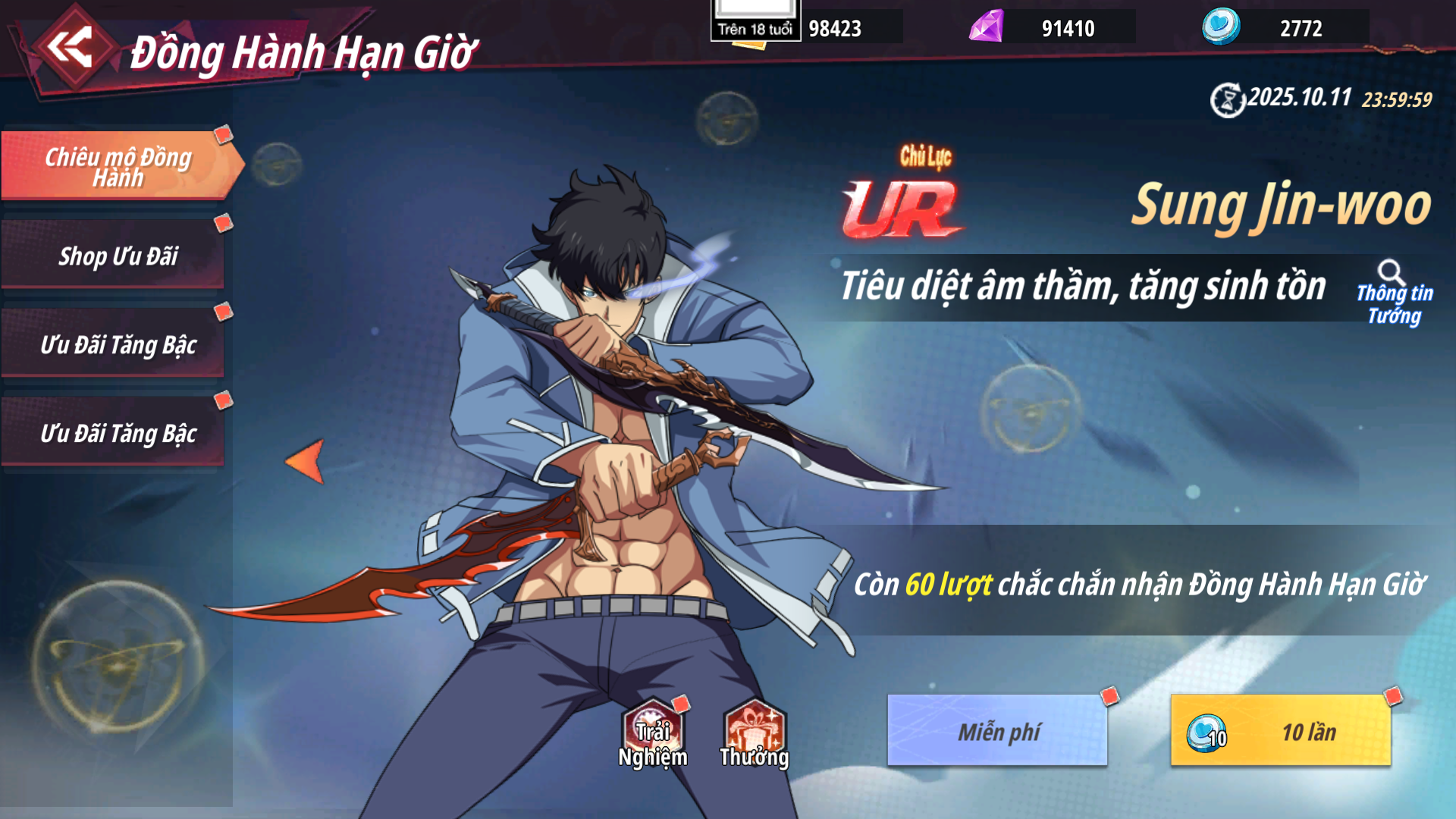
Task: Switch to the Chiêu mộ Đồng Hành tab
Action: [118, 166]
